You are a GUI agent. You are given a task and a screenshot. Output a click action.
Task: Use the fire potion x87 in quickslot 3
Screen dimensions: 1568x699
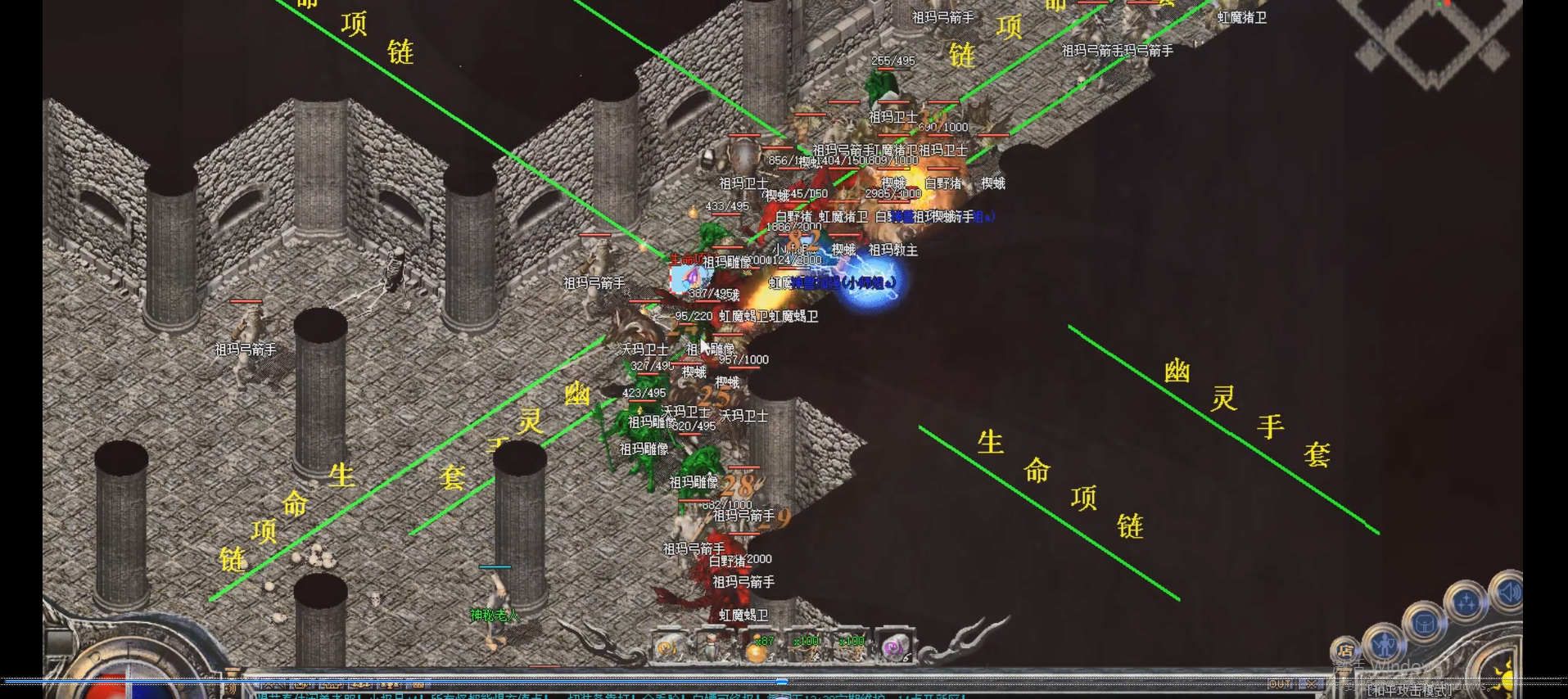pos(757,648)
